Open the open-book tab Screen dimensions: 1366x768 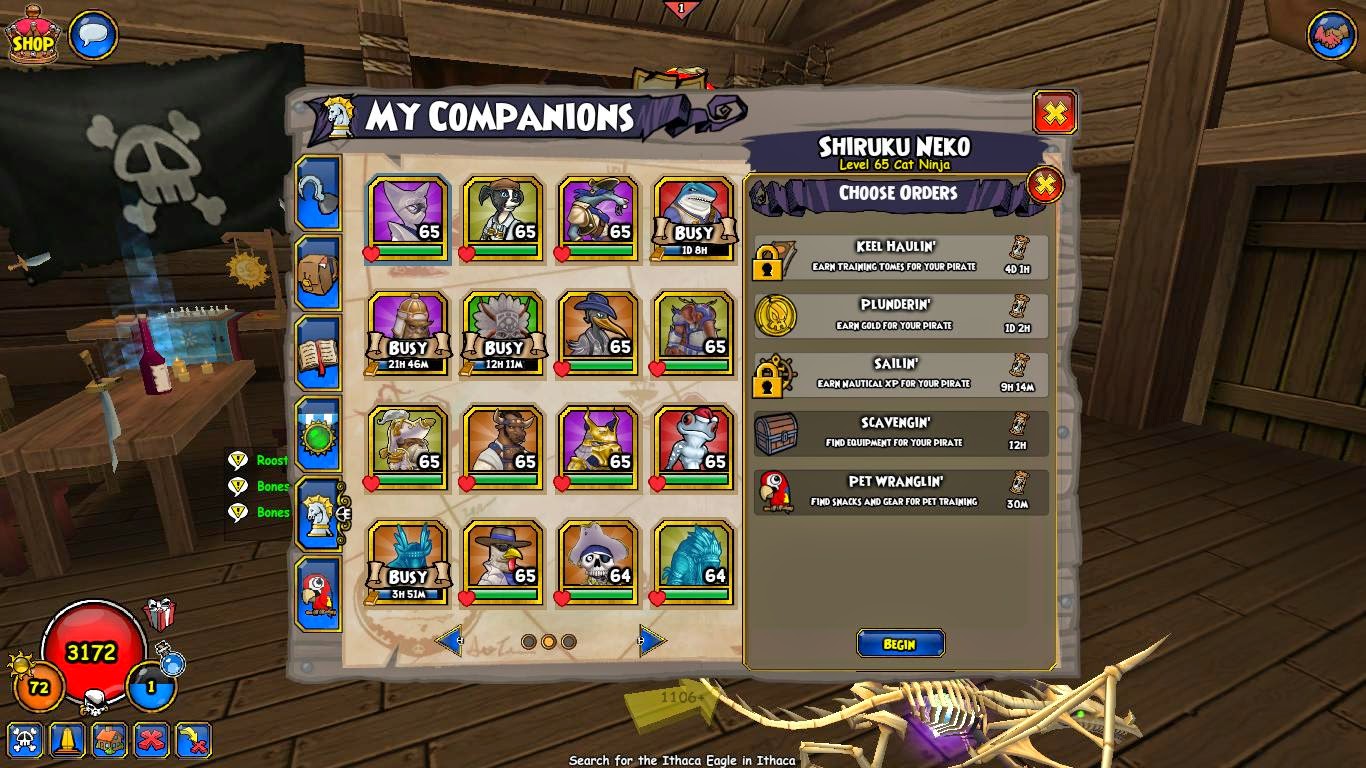318,354
